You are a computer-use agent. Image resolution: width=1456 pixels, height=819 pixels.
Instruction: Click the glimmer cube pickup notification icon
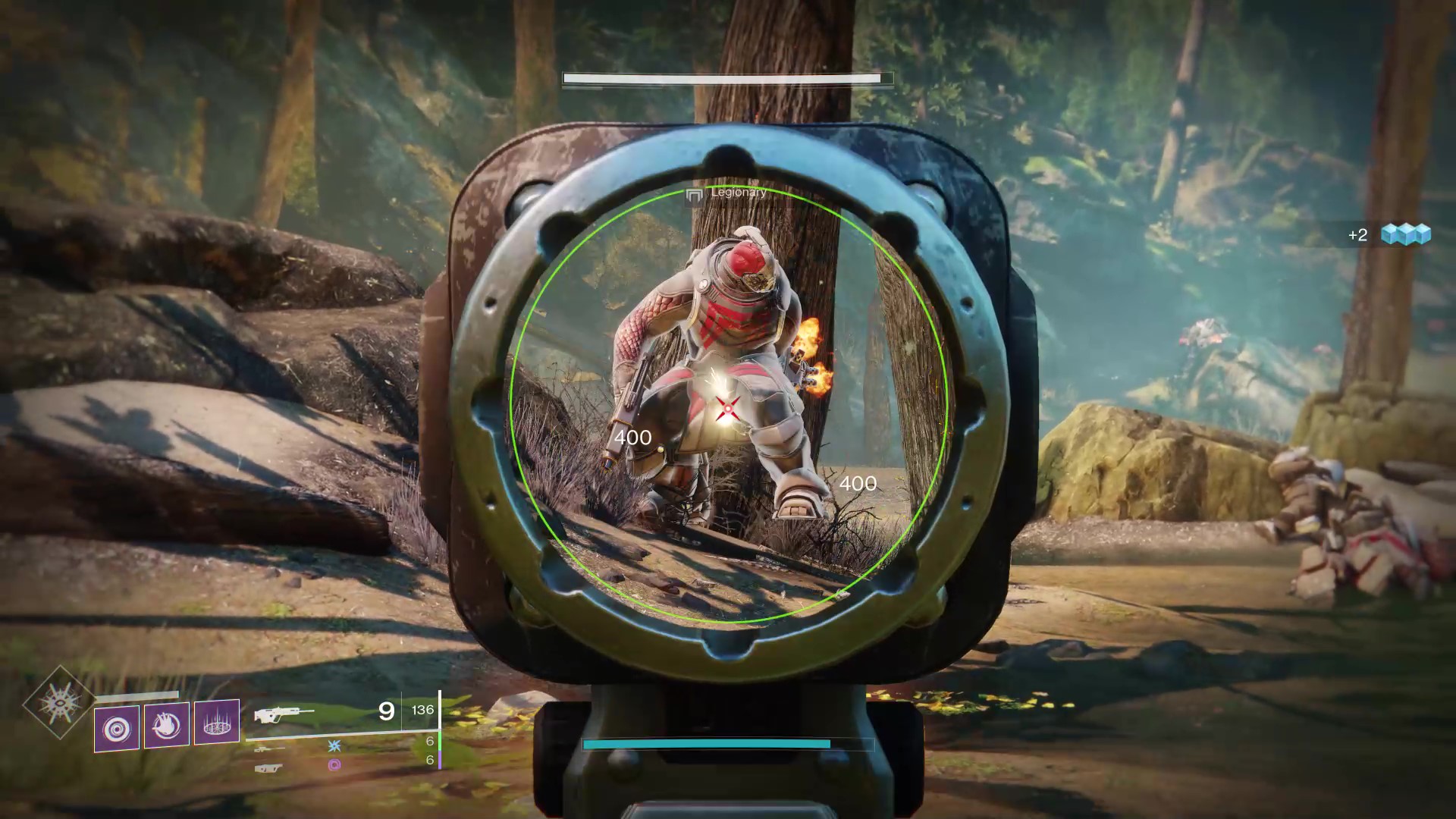coord(1405,234)
